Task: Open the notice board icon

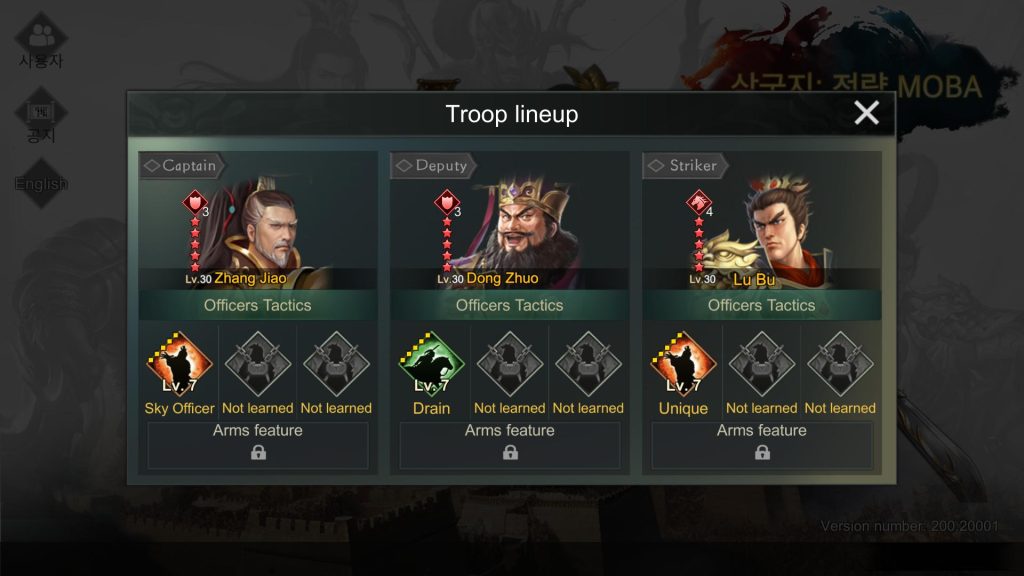Action: tap(41, 117)
